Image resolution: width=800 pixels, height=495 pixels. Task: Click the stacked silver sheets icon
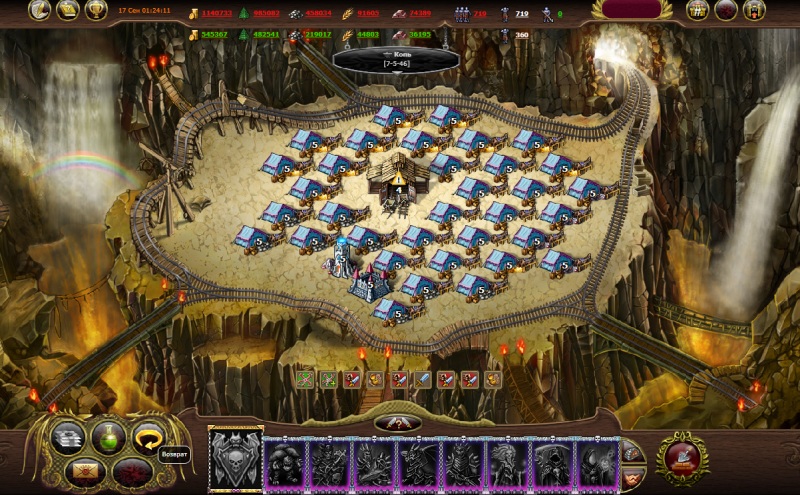pos(69,437)
